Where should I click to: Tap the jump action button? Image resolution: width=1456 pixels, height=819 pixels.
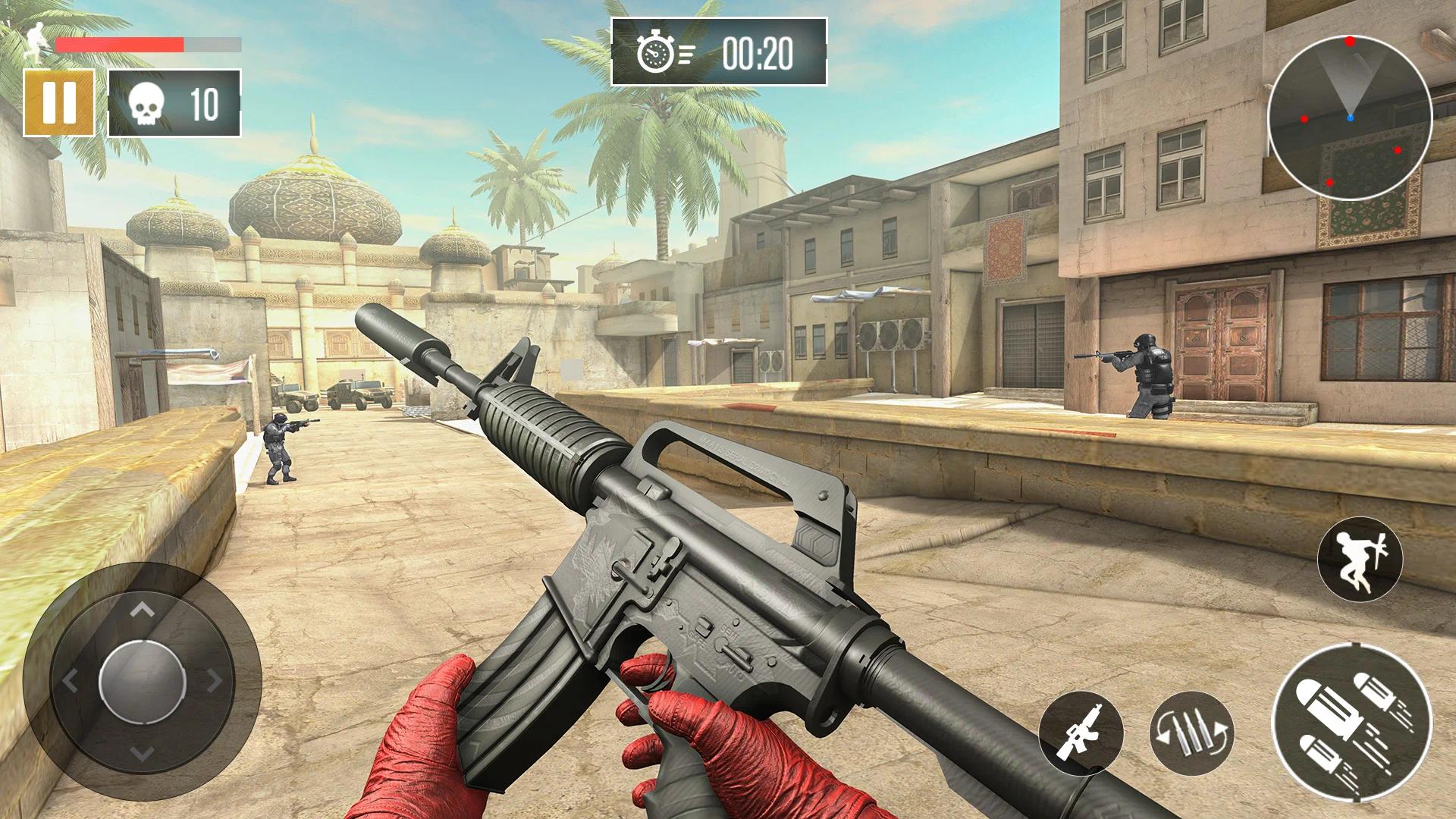1360,559
